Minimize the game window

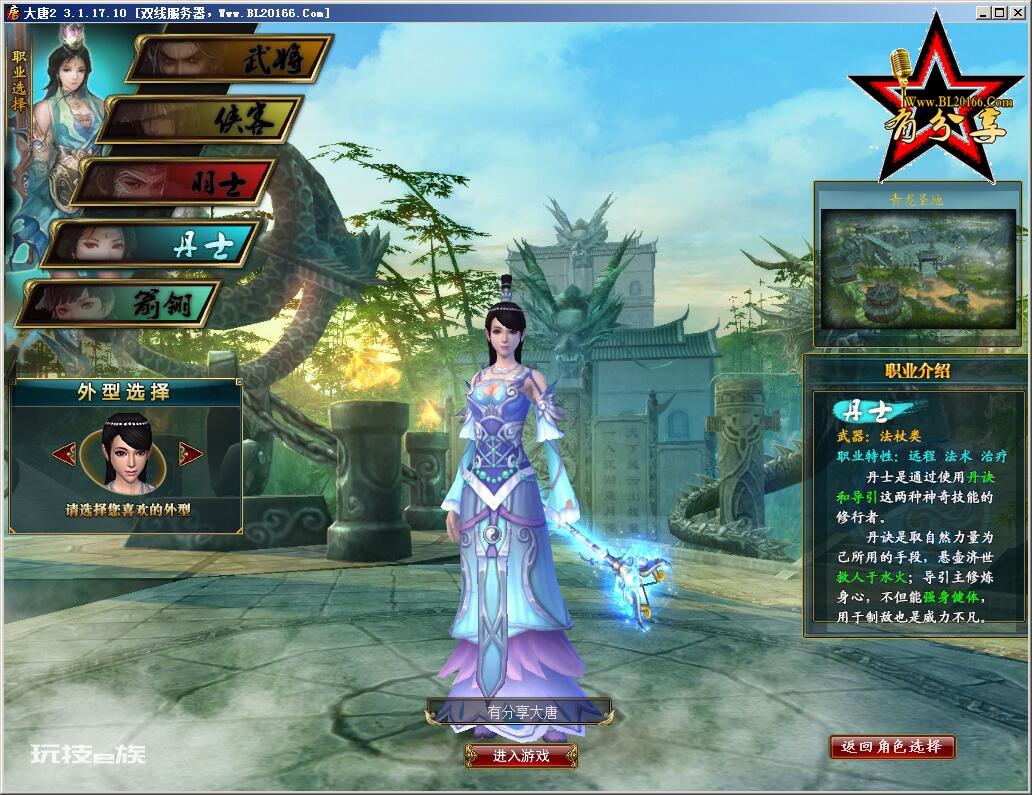pos(982,13)
